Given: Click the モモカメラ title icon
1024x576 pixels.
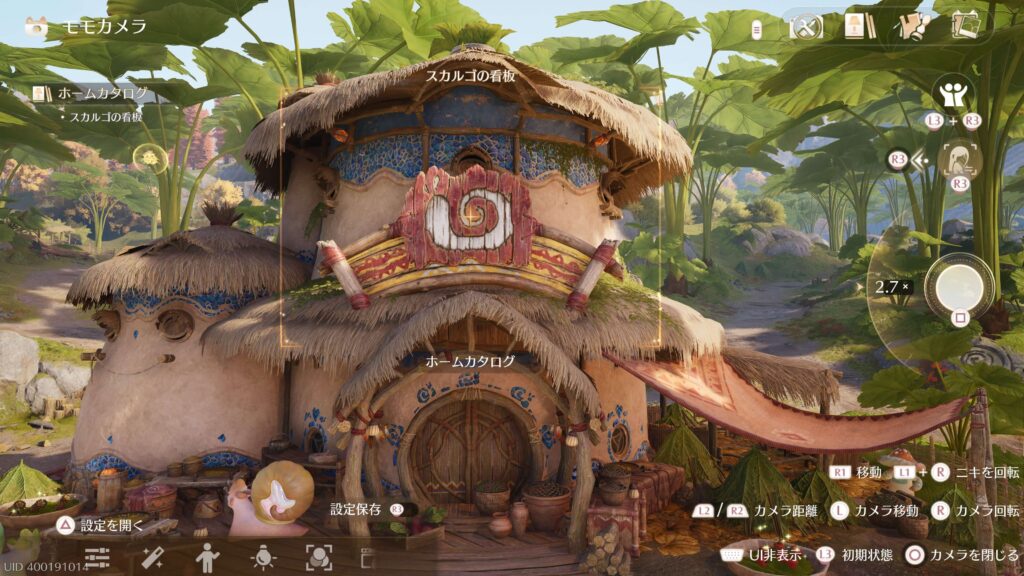Looking at the screenshot, I should (x=36, y=27).
